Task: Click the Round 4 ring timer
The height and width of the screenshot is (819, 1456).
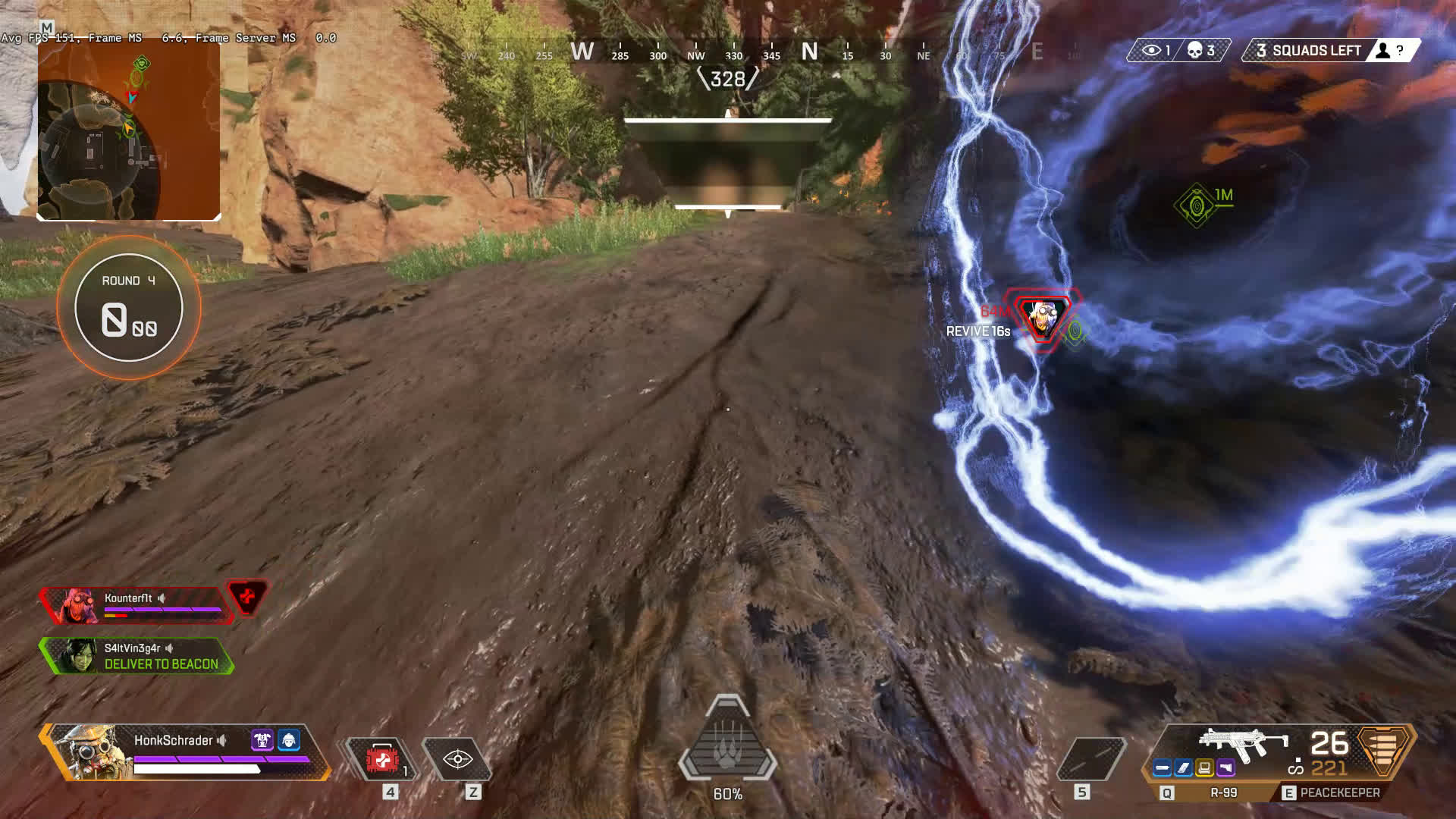Action: pyautogui.click(x=129, y=307)
